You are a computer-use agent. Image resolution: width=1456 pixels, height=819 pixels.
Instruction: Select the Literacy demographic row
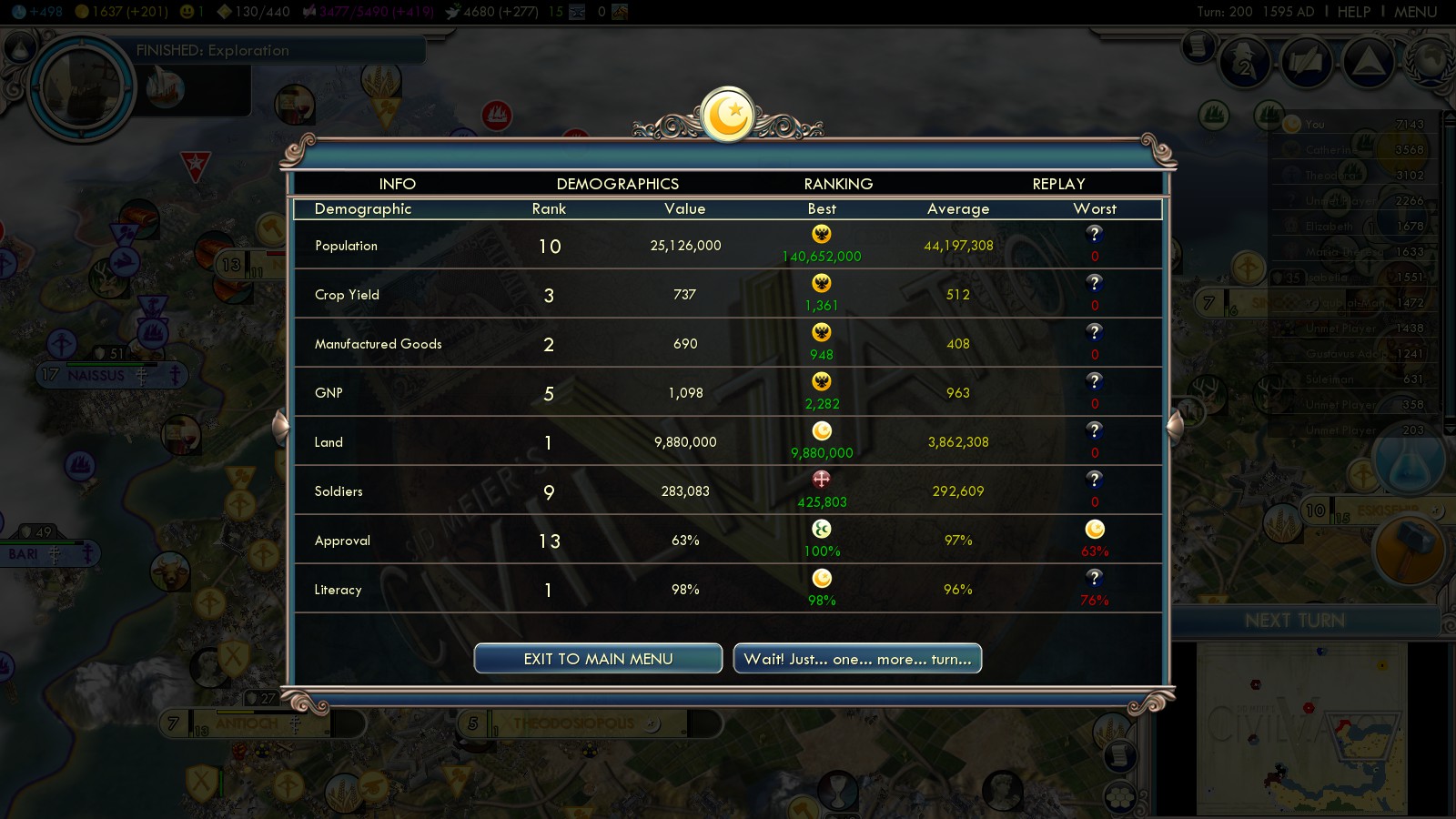click(727, 590)
